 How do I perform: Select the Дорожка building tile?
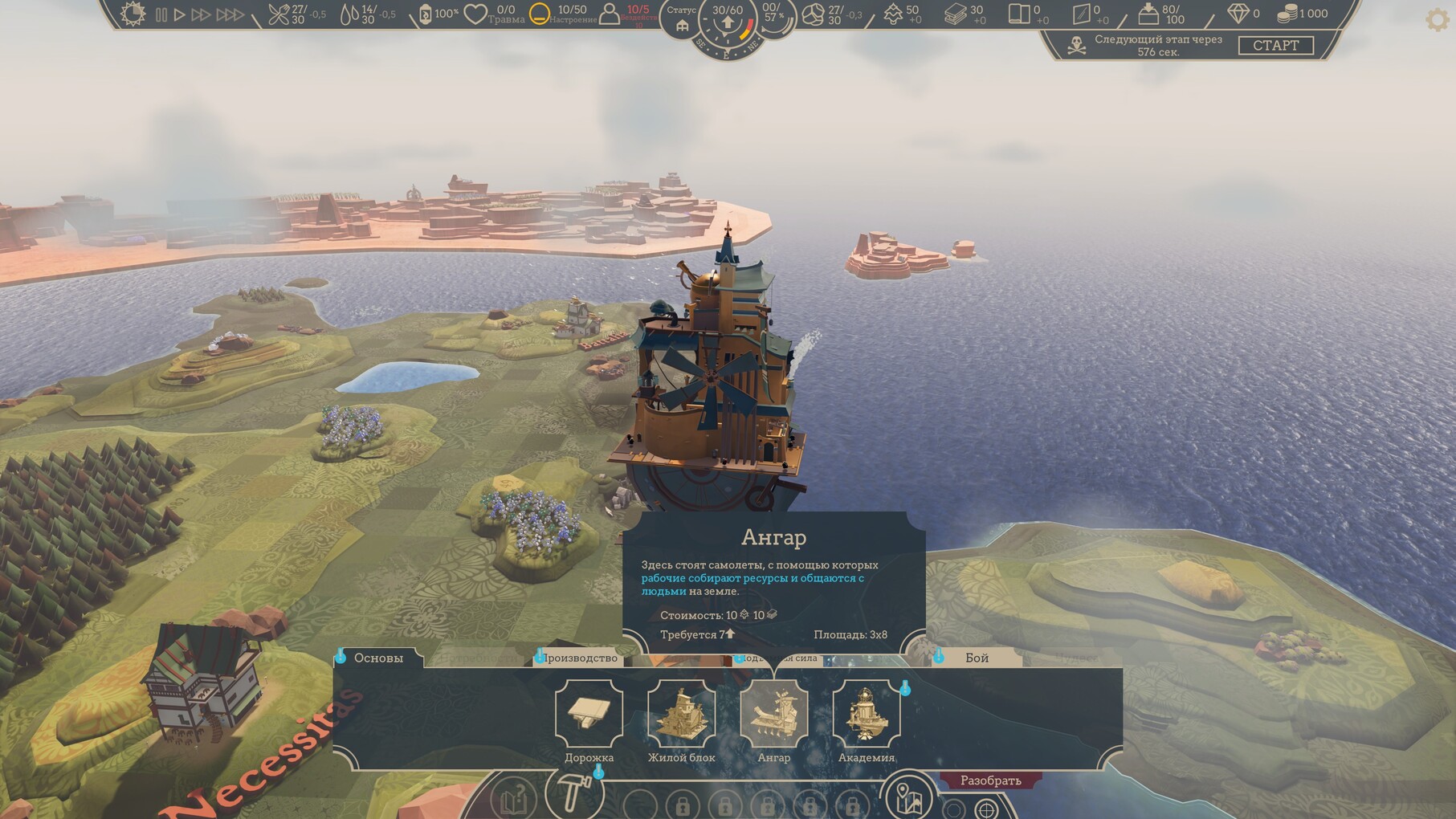tap(589, 714)
